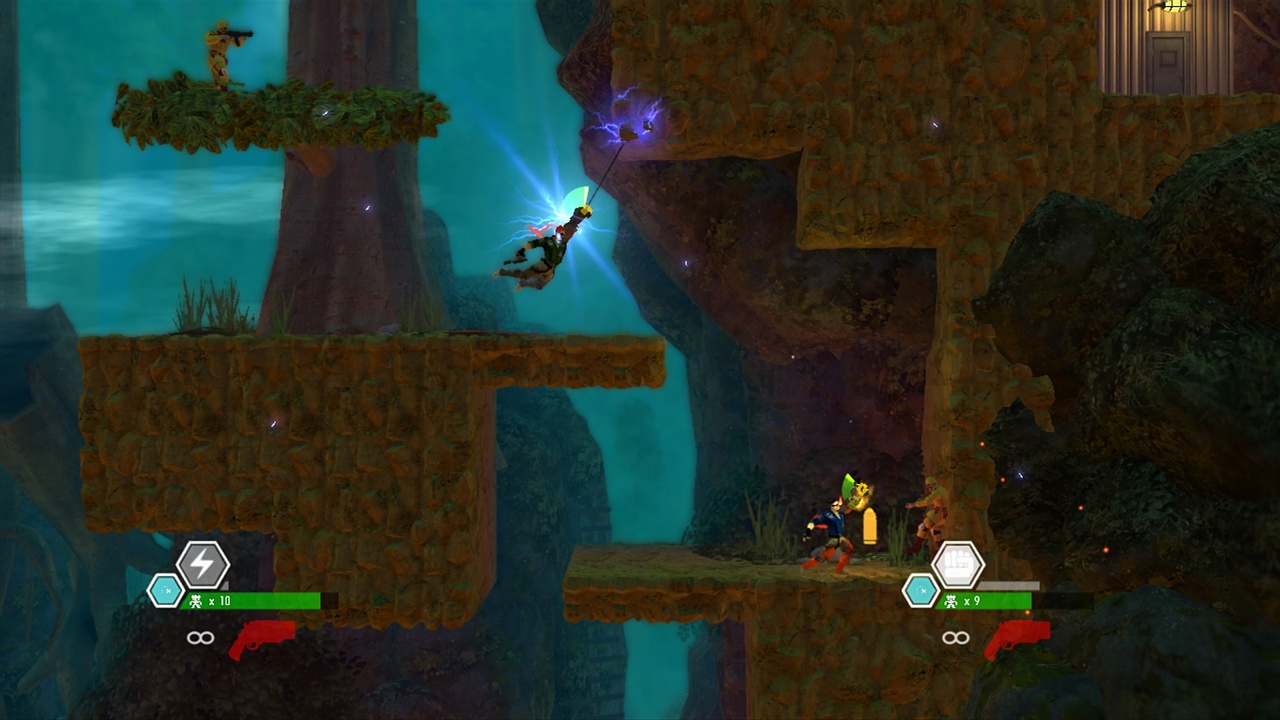
Task: Click player two's green health bar
Action: point(1010,601)
